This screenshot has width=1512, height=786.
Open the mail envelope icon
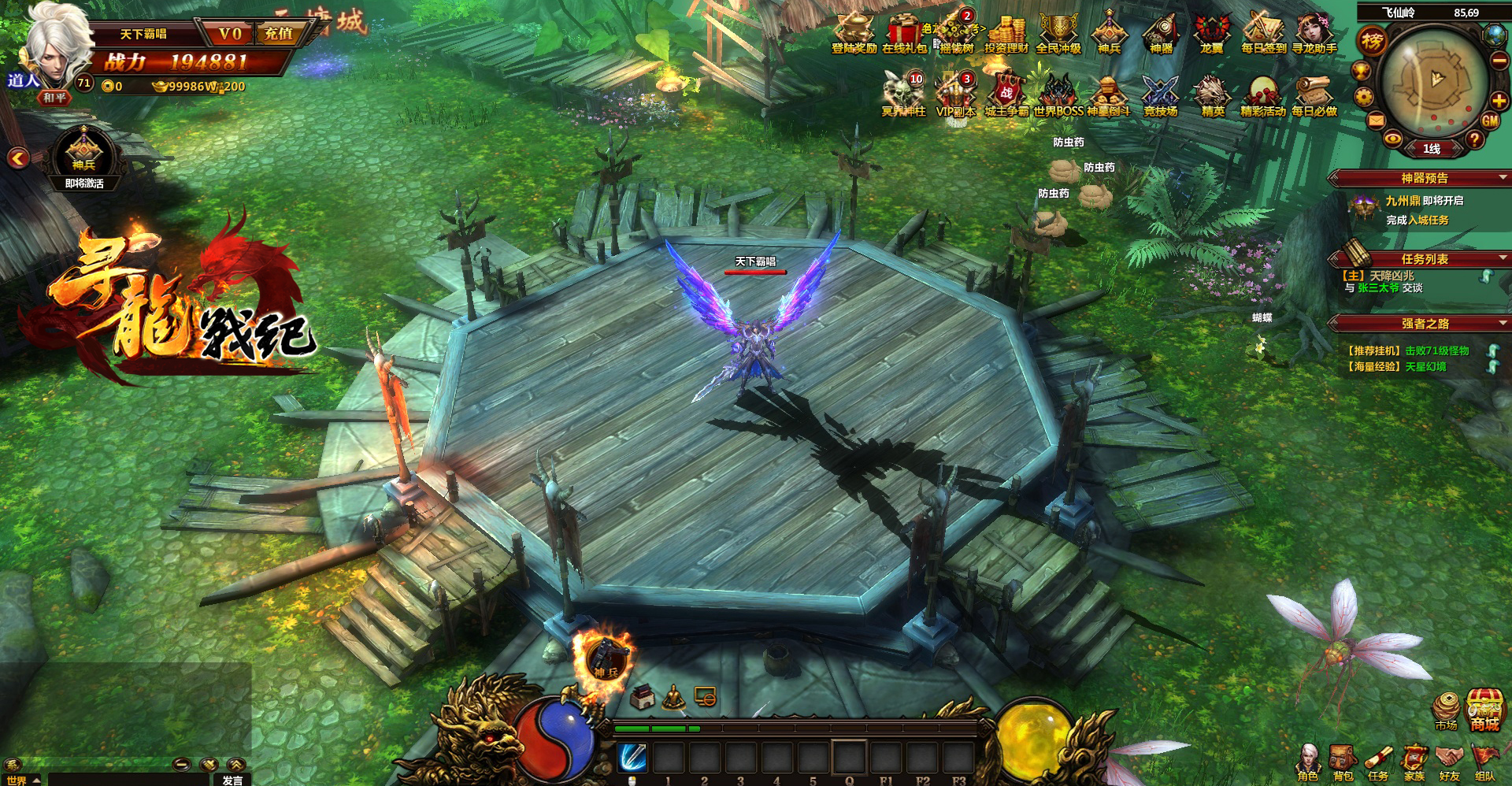tap(1376, 120)
